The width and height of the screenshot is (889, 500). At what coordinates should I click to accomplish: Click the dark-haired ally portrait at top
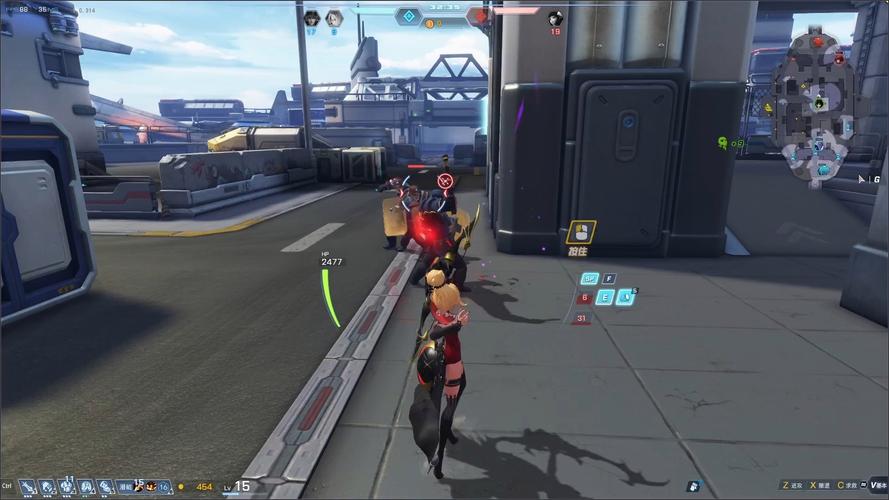[311, 17]
